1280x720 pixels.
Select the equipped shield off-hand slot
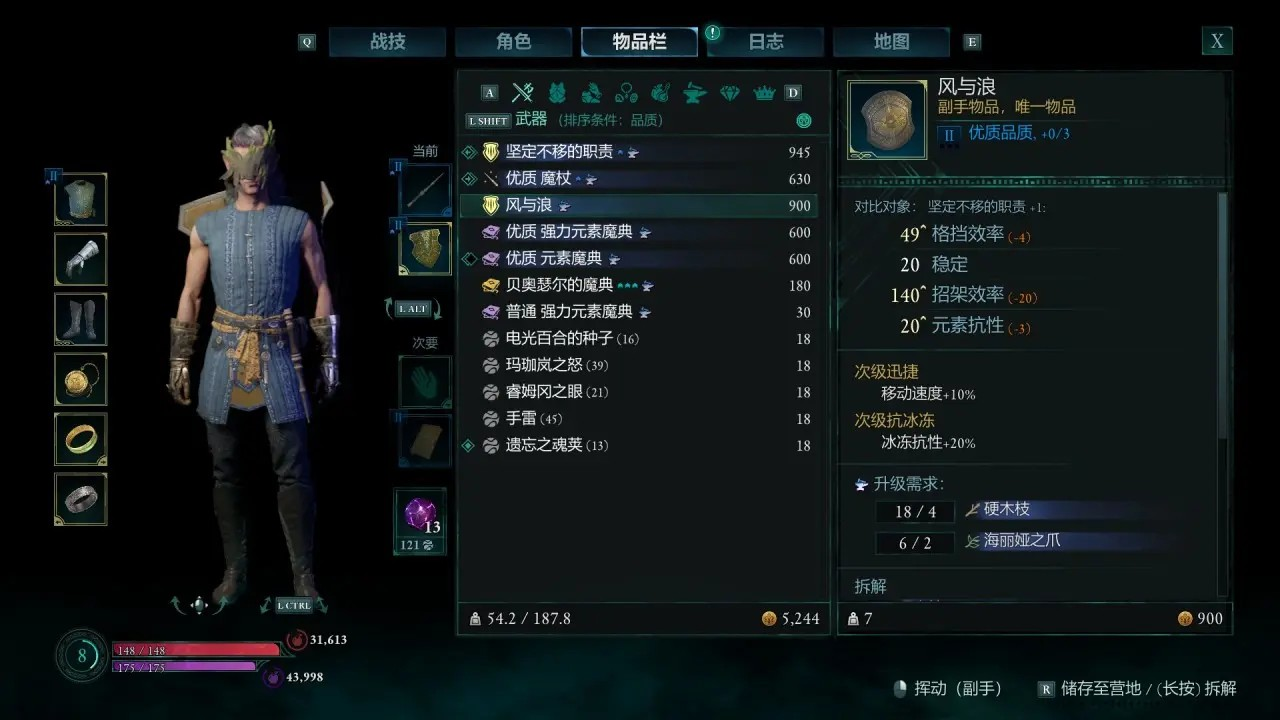(425, 249)
